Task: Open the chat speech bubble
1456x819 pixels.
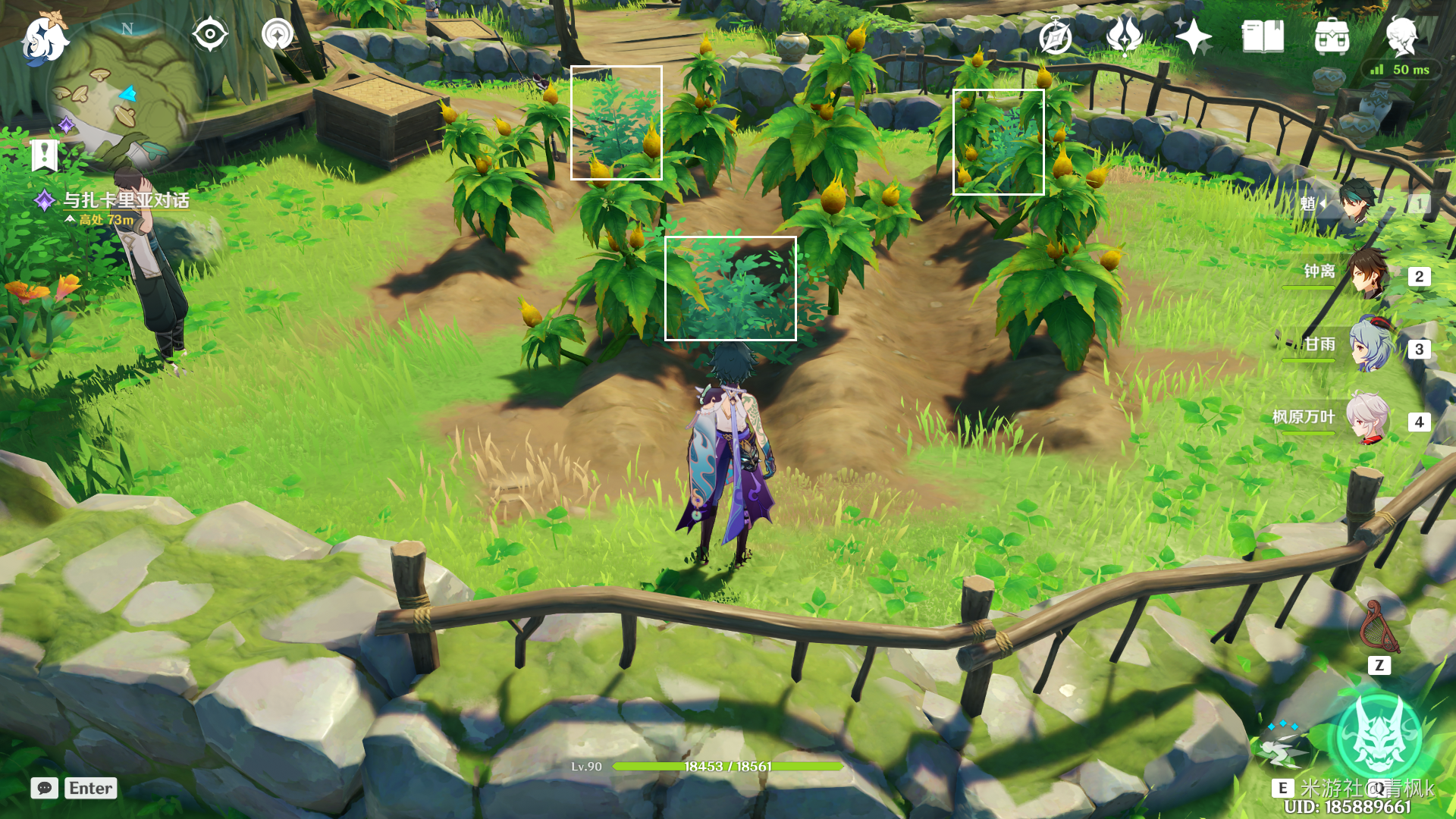Action: tap(45, 788)
